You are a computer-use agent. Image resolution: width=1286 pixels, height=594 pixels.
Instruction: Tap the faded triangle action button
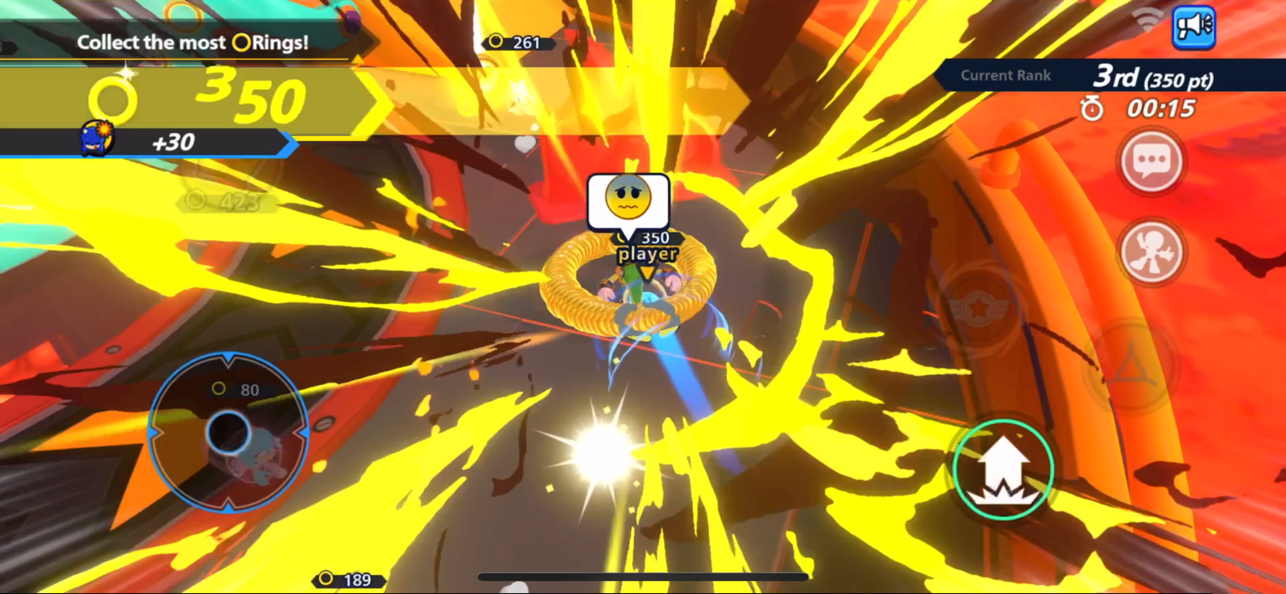(1130, 366)
